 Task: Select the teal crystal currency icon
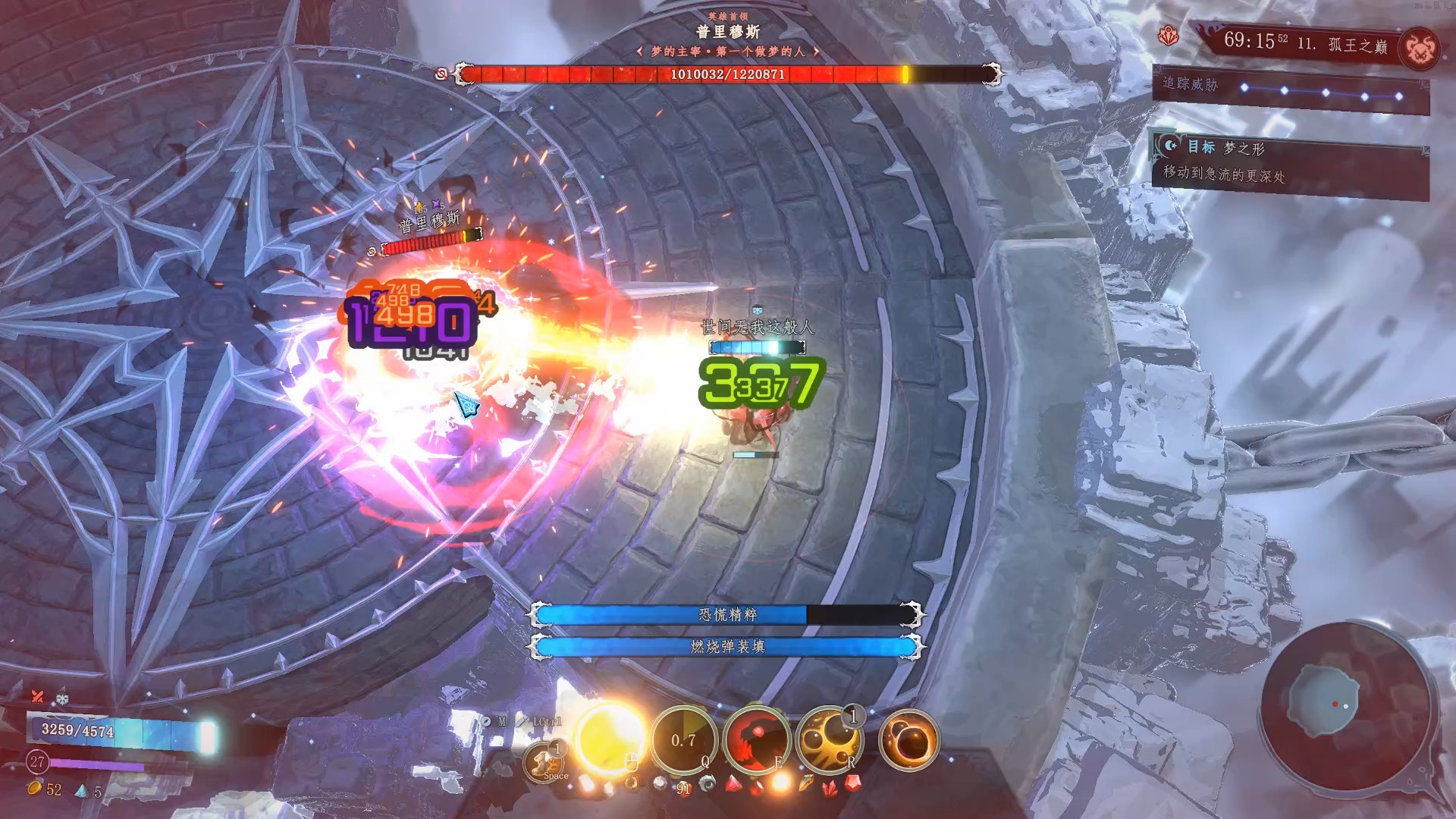pyautogui.click(x=81, y=791)
